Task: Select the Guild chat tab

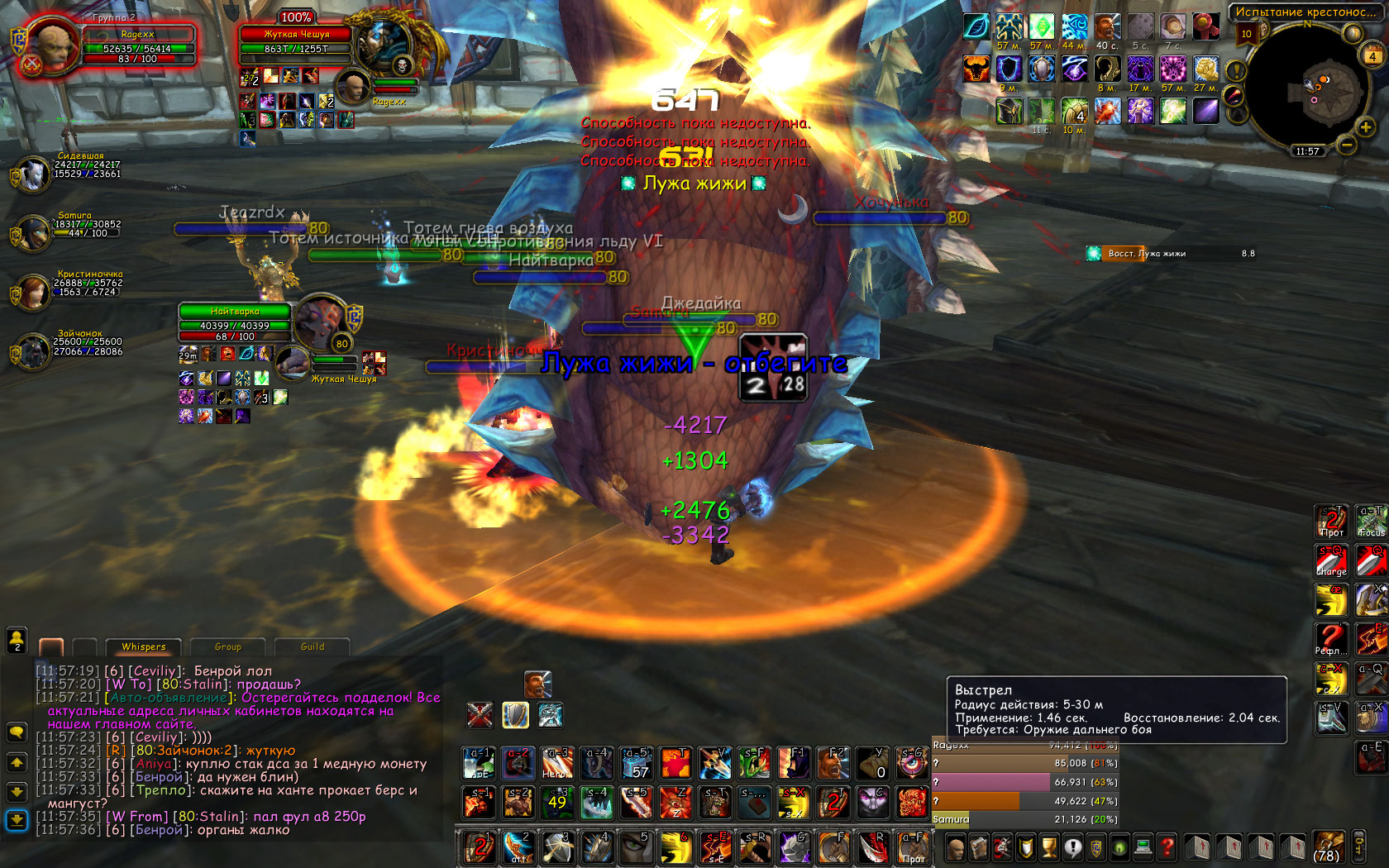Action: [x=312, y=646]
